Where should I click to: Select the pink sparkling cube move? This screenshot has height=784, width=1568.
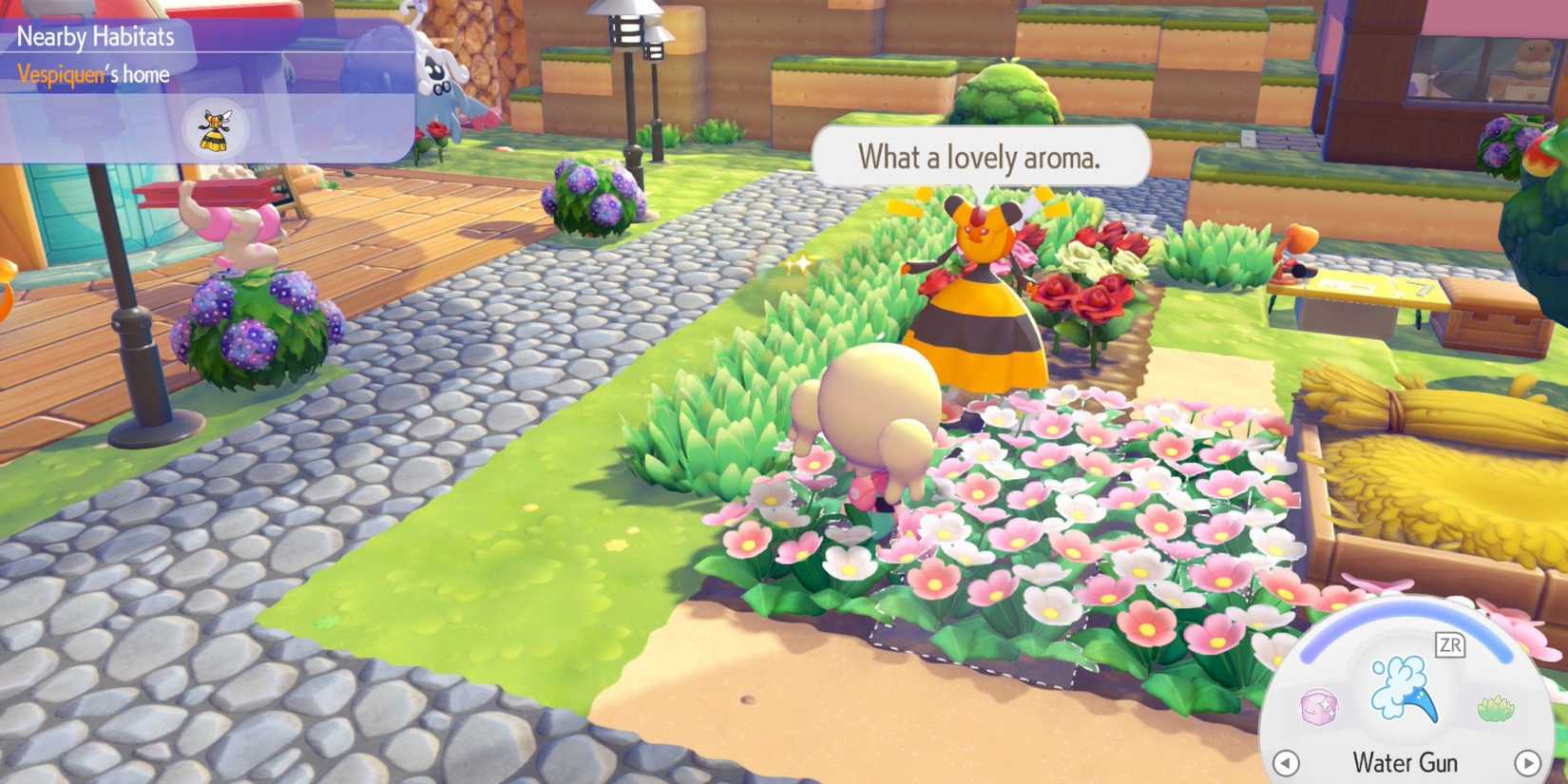[1318, 707]
